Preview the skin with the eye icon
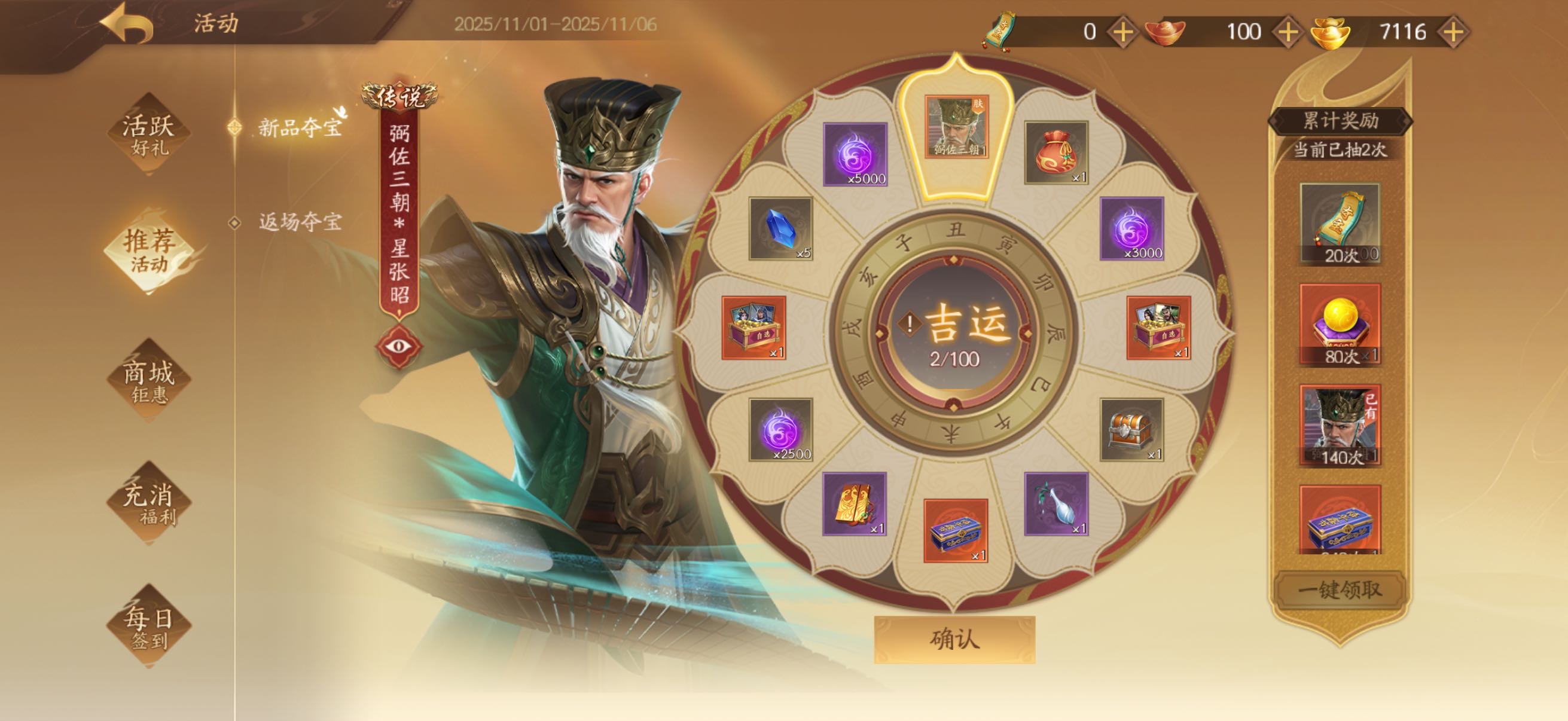The height and width of the screenshot is (721, 1568). click(399, 346)
